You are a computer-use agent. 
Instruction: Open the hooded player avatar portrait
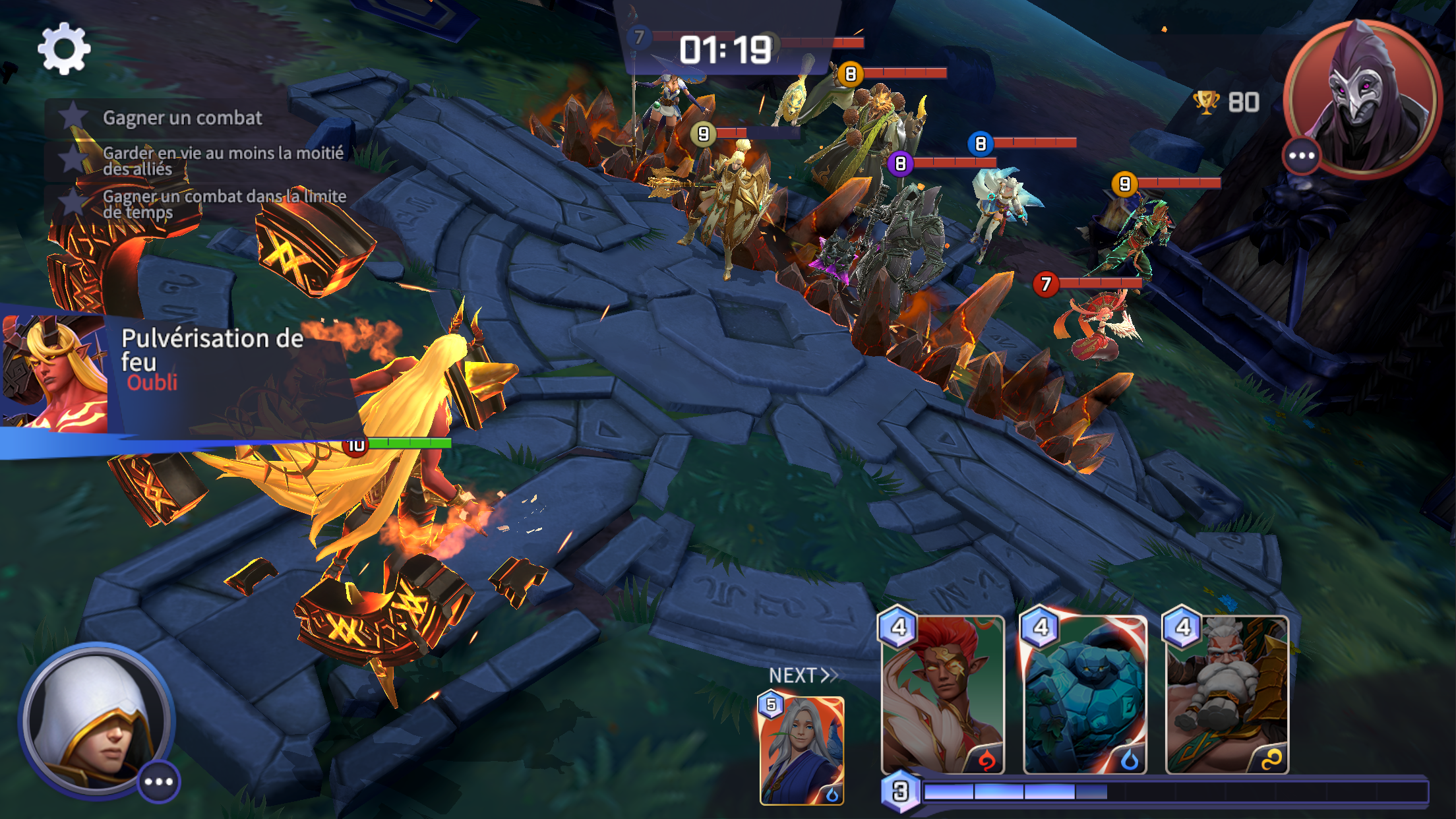(94, 719)
